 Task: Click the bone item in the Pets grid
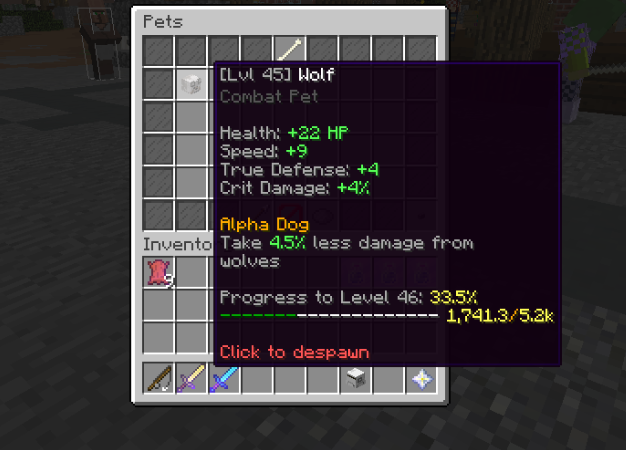(x=290, y=50)
